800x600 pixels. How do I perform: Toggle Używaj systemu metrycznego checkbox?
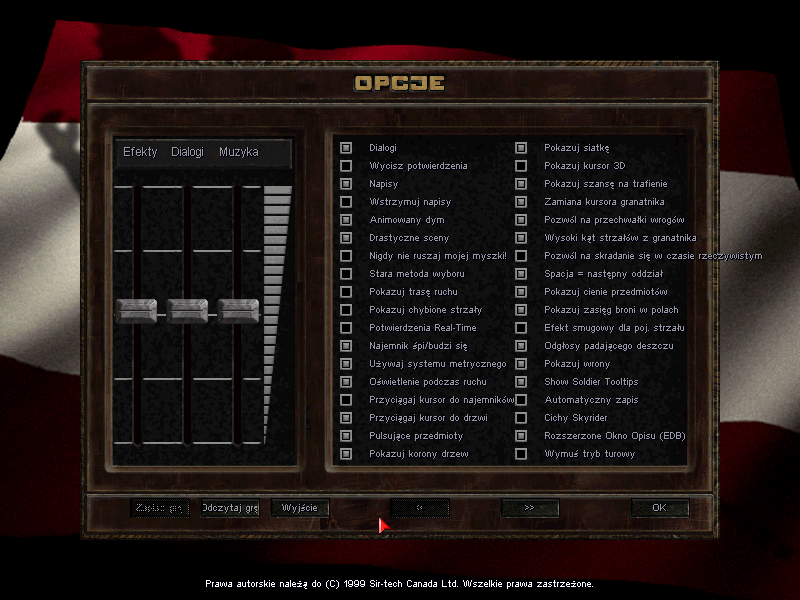[x=346, y=364]
